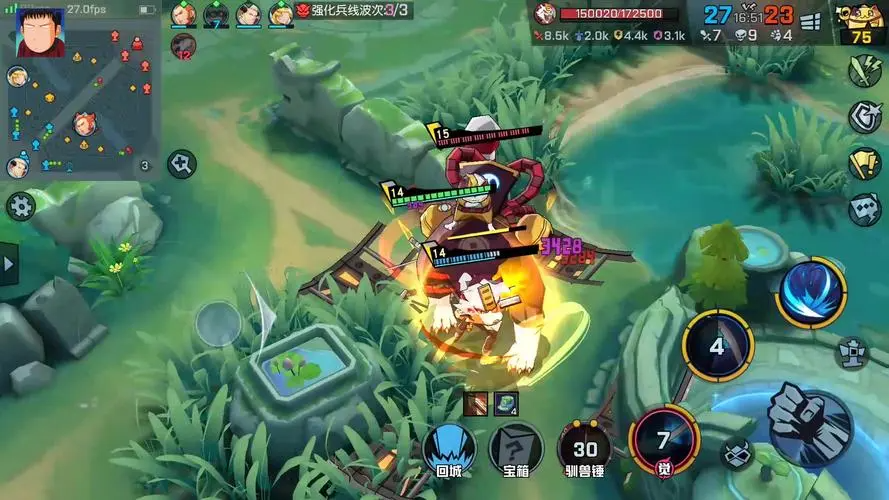The image size is (889, 500).
Task: Tap the magnifier plus button beside the minimap
Action: point(181,163)
